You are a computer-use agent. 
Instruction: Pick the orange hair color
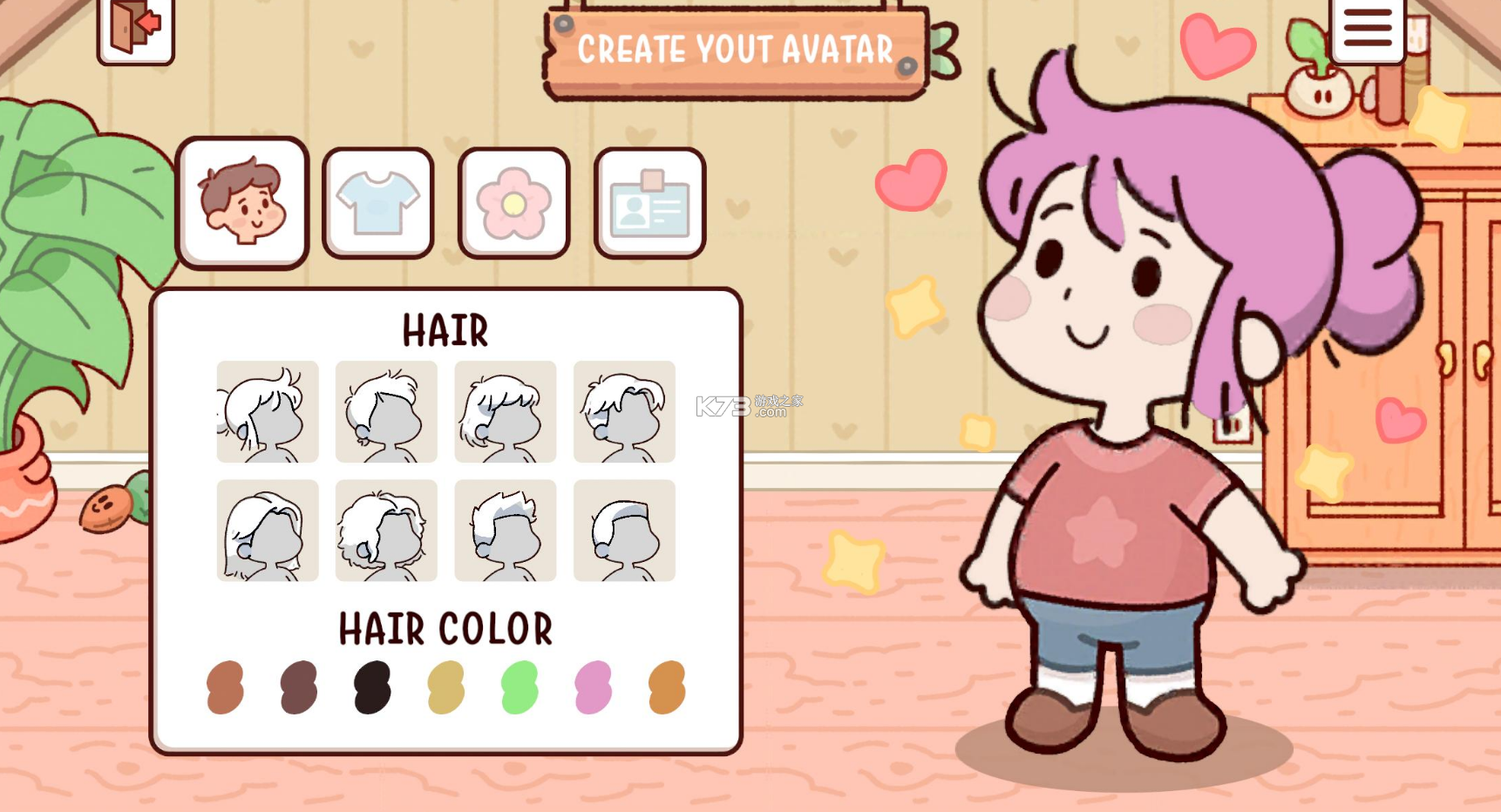click(667, 687)
